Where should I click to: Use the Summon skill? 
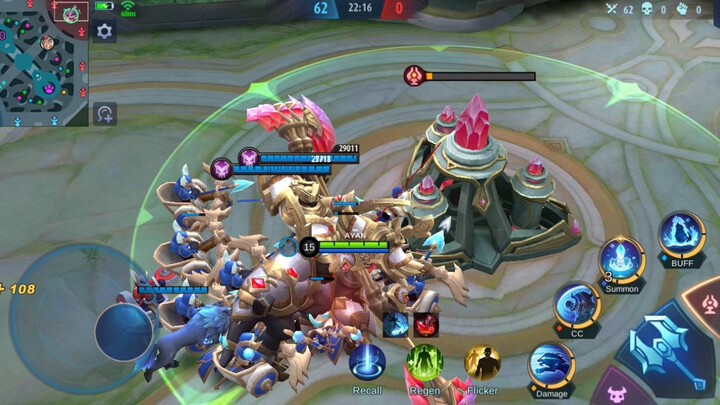[621, 259]
